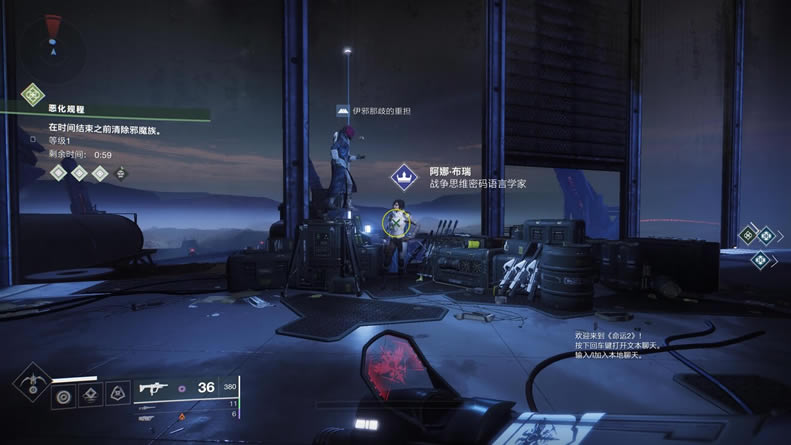Choose the middle ability icon in the row
791x445 pixels.
tap(91, 395)
